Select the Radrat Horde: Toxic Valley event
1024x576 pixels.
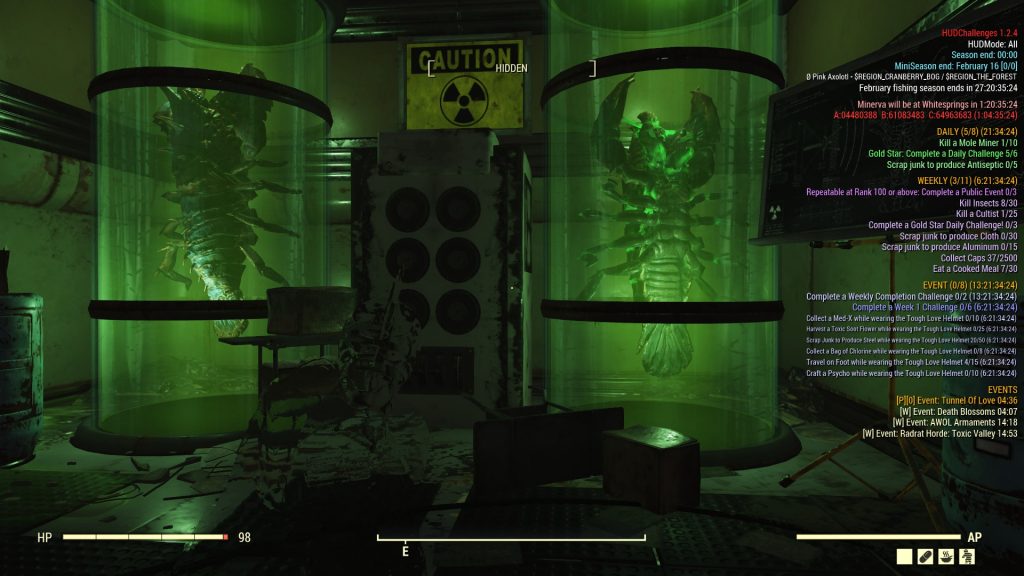pyautogui.click(x=939, y=433)
